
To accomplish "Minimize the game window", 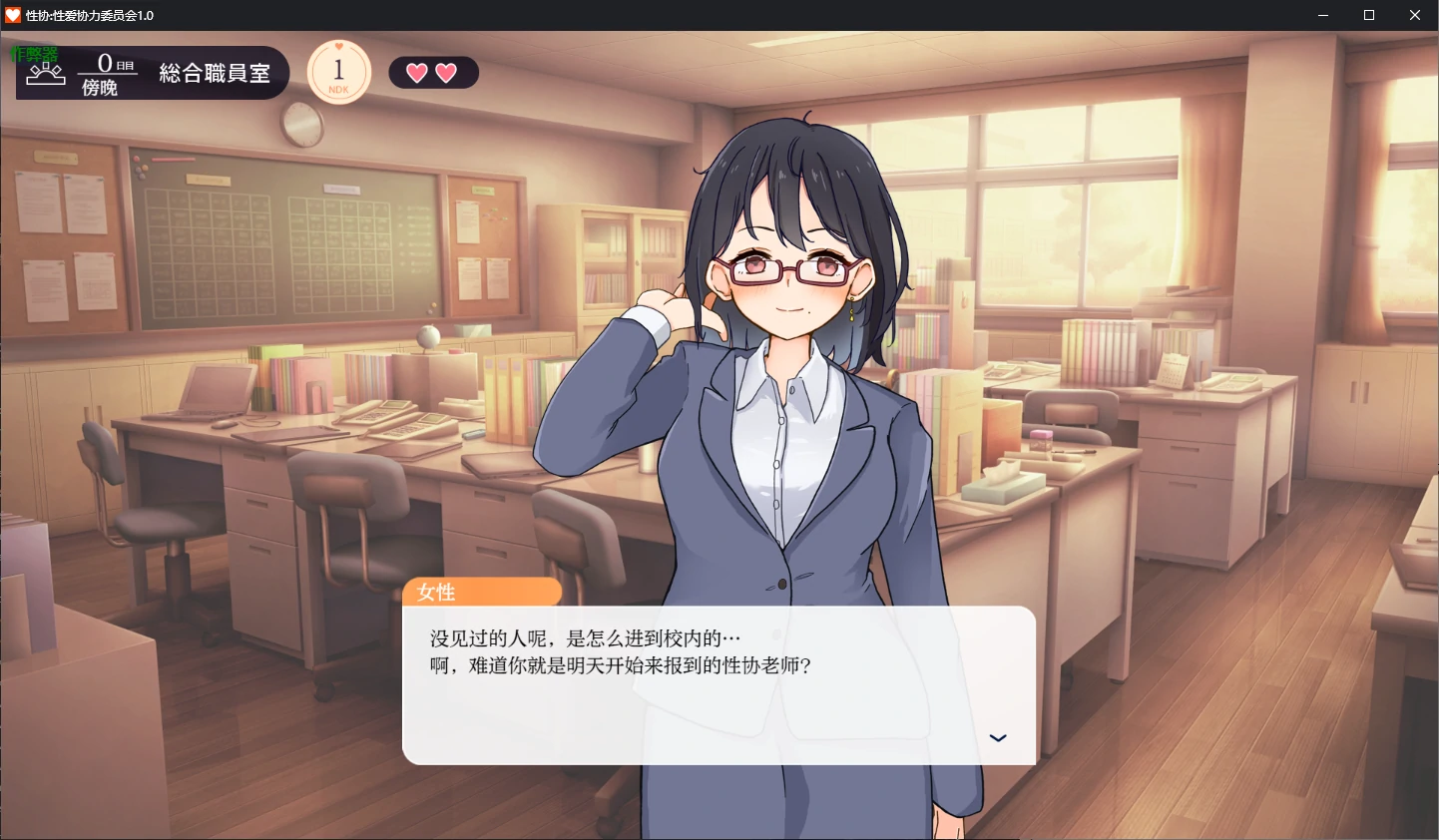I will click(1322, 15).
